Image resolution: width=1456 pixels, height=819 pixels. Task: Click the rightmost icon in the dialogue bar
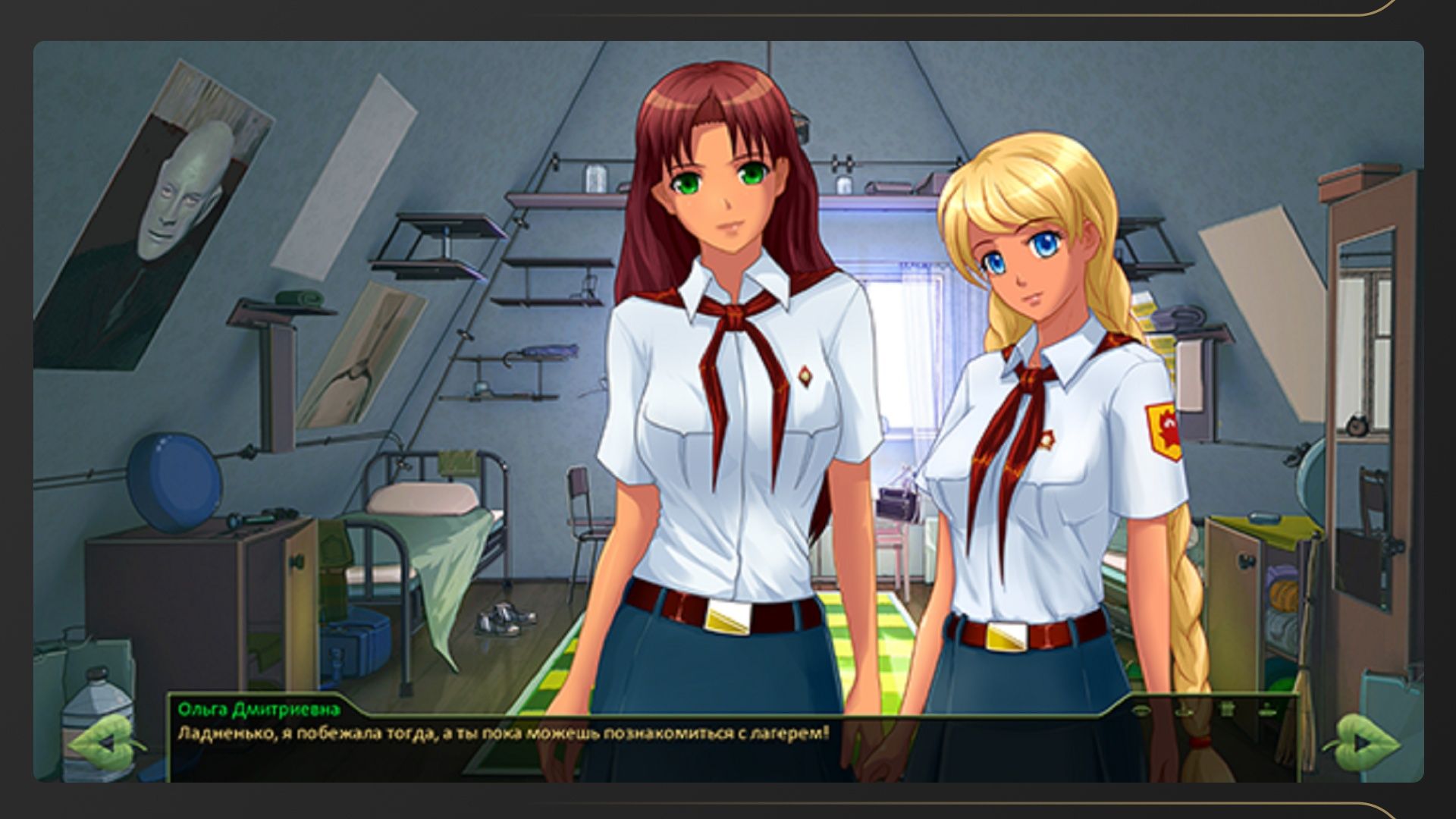(x=1267, y=711)
